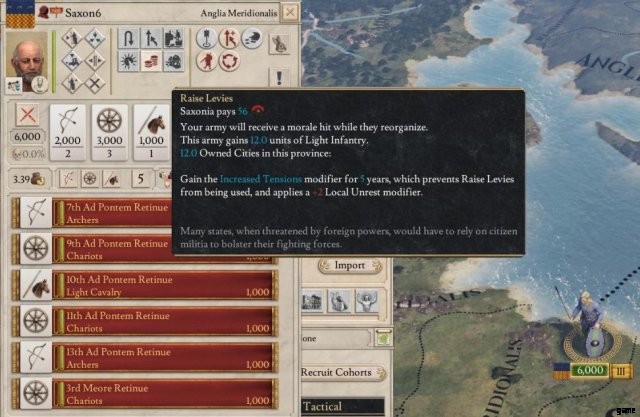Click the crossed swords disband button
The height and width of the screenshot is (417, 640).
click(26, 114)
